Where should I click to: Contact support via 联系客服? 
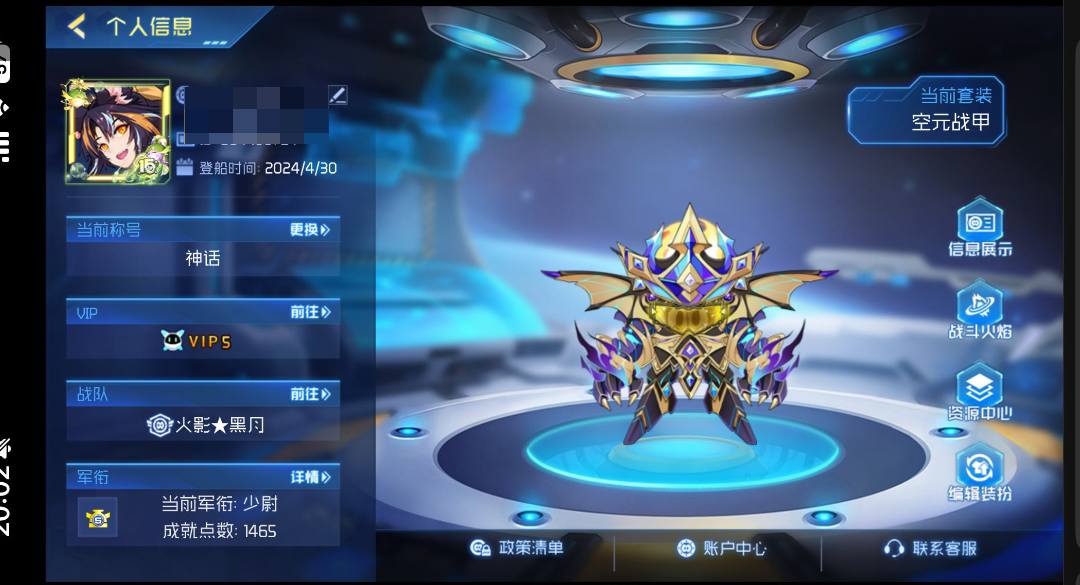[930, 548]
